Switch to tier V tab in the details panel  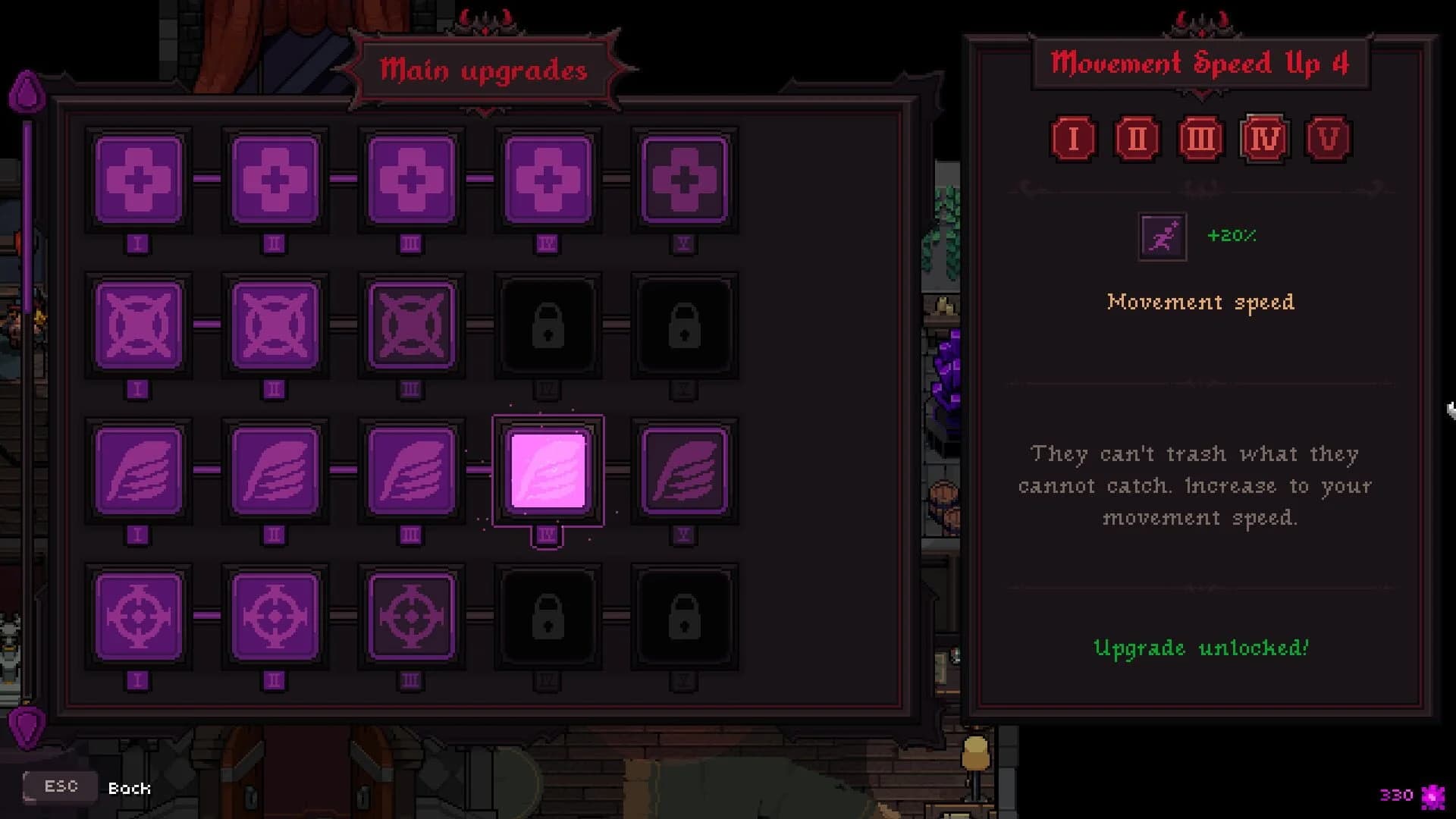click(x=1327, y=138)
